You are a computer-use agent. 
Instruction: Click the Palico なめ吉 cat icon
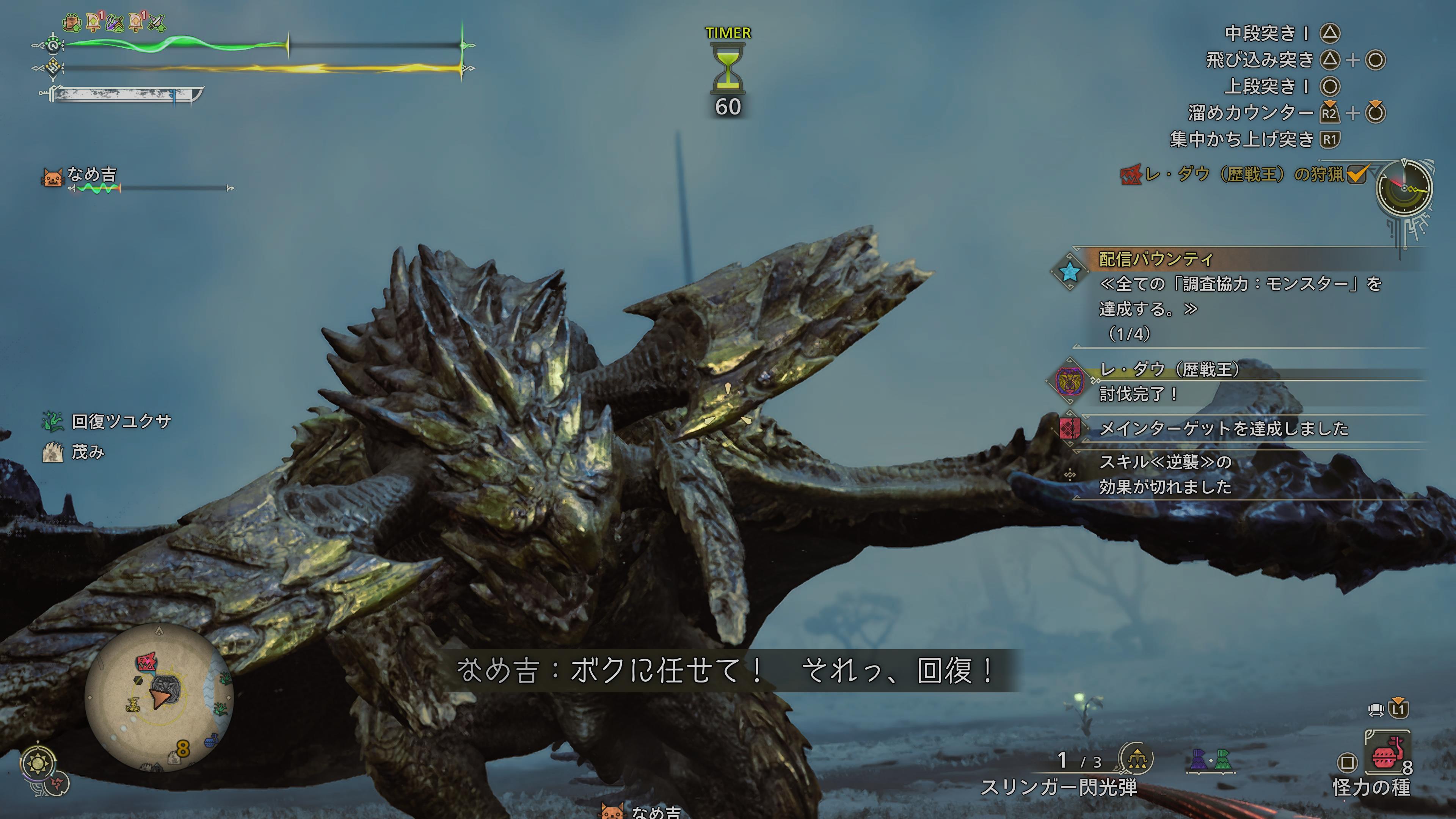click(x=53, y=177)
